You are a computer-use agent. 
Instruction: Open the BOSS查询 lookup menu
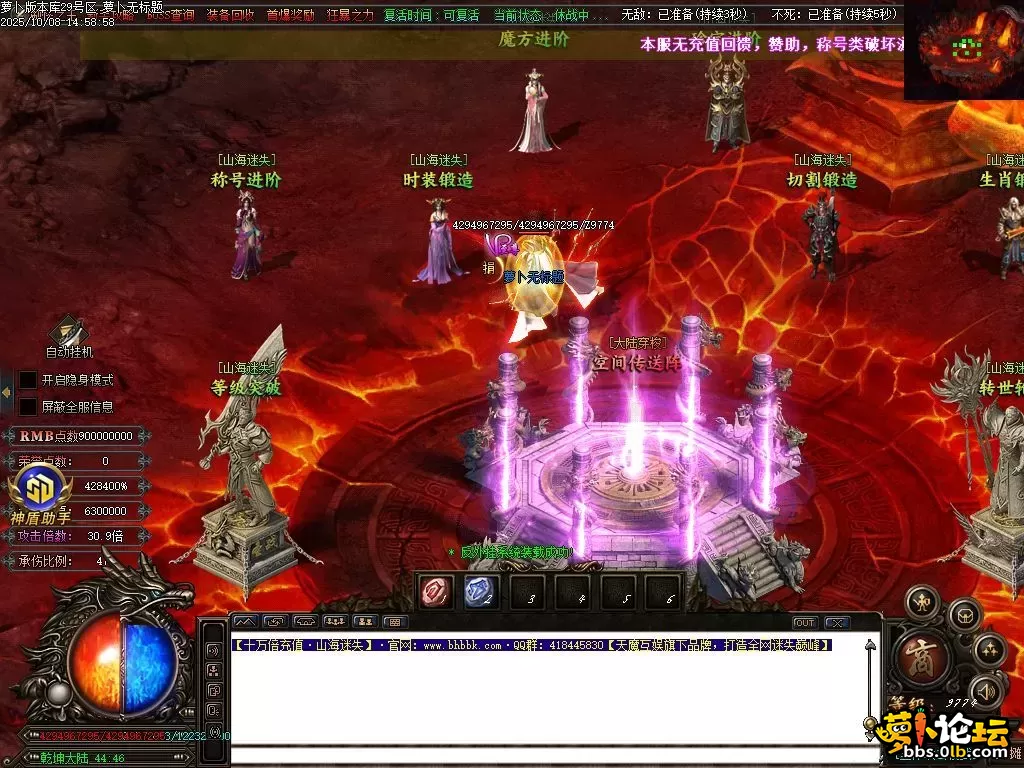coord(171,15)
